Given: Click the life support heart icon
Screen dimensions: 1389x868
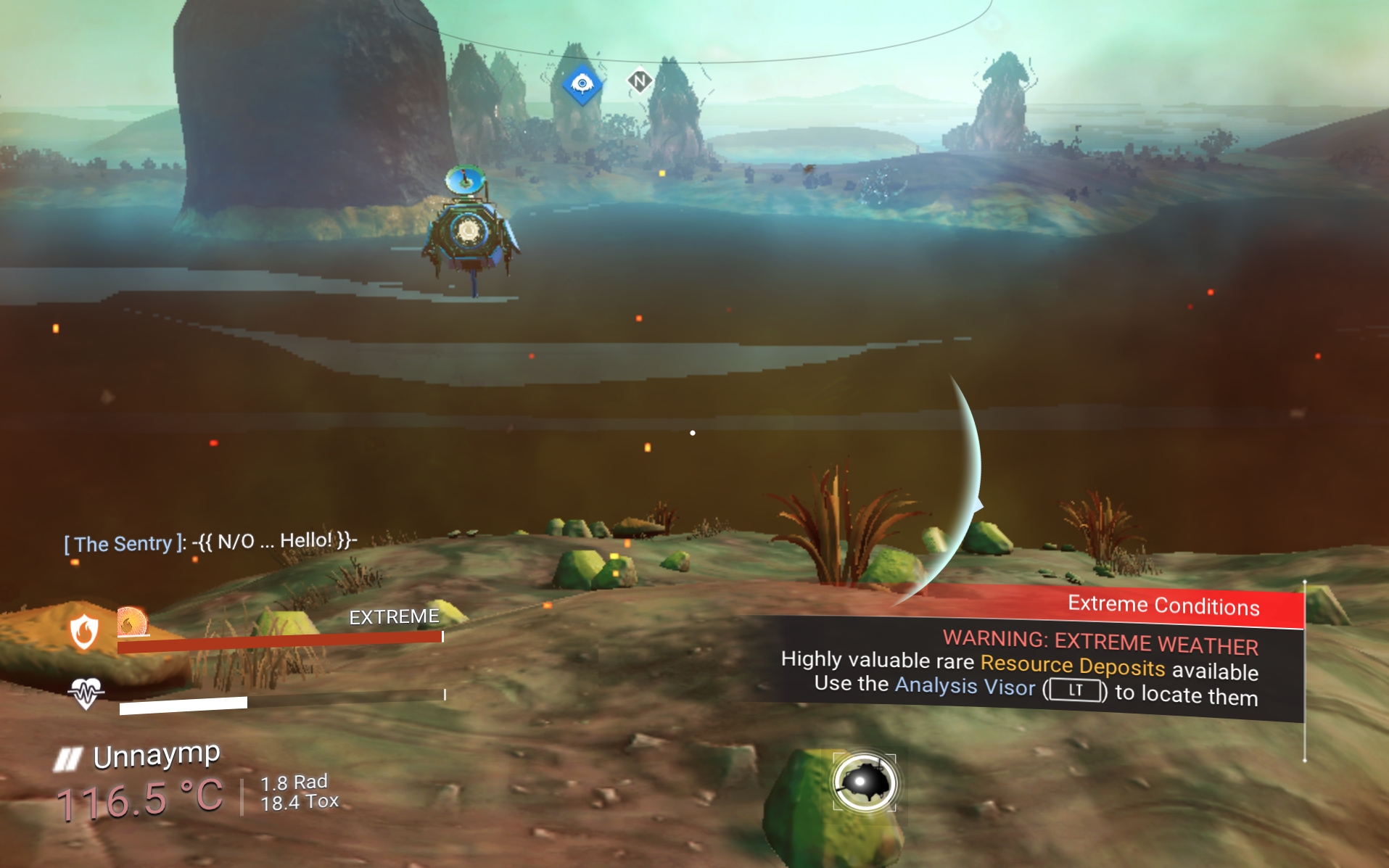Looking at the screenshot, I should [86, 693].
